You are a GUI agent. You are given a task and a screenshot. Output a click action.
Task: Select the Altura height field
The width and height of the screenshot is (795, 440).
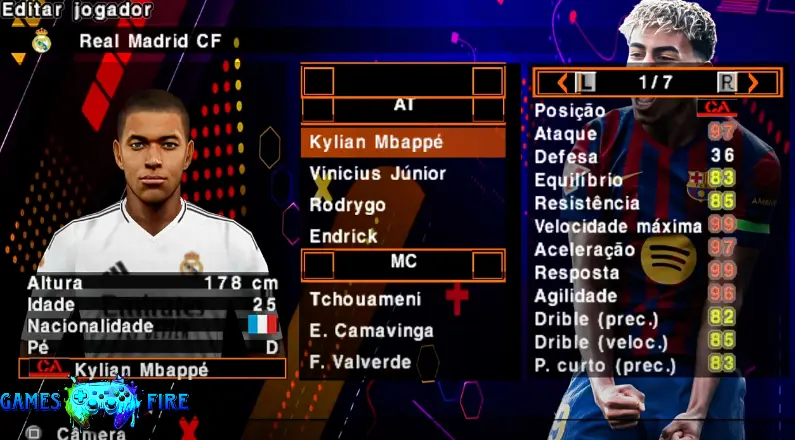pyautogui.click(x=152, y=283)
